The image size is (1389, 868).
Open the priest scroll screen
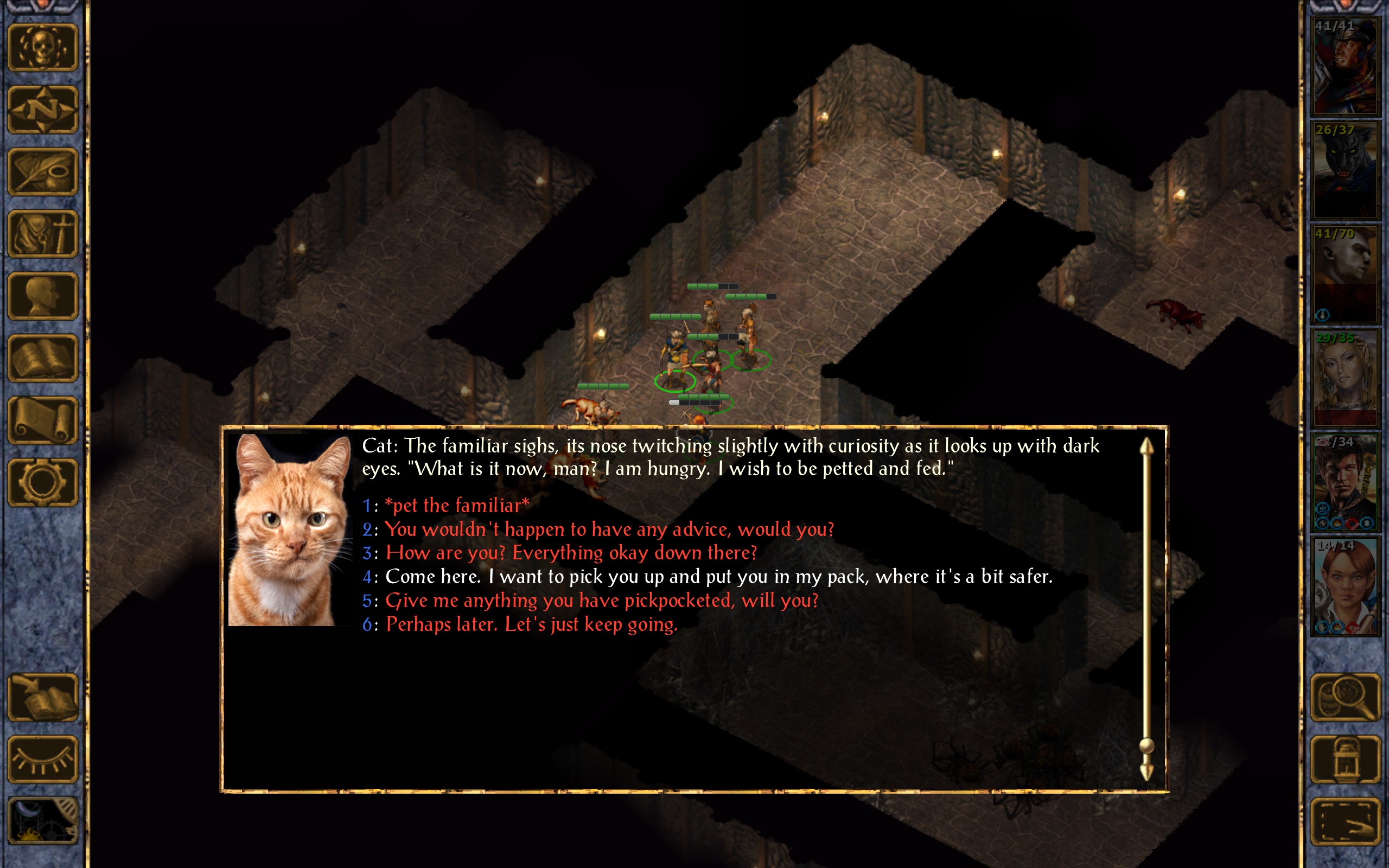click(x=42, y=421)
